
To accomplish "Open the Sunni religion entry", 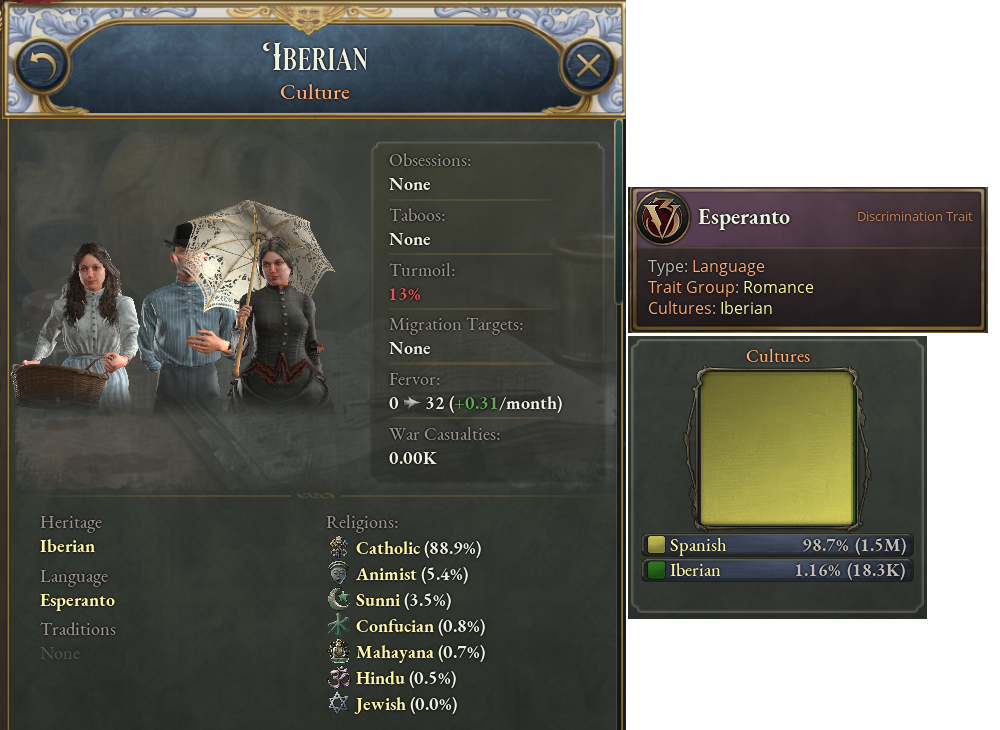I will click(x=379, y=601).
